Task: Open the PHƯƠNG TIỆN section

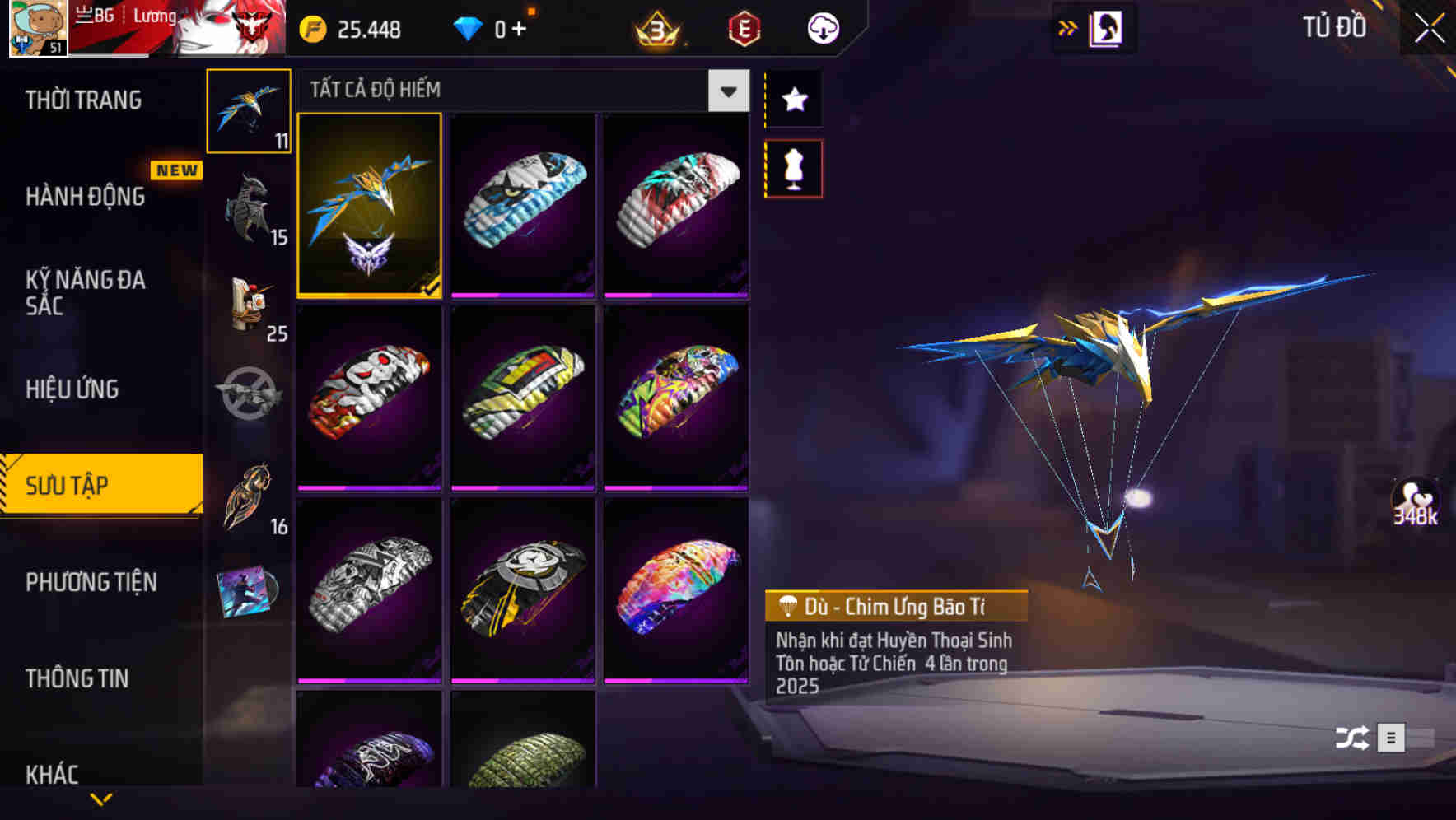Action: (91, 582)
